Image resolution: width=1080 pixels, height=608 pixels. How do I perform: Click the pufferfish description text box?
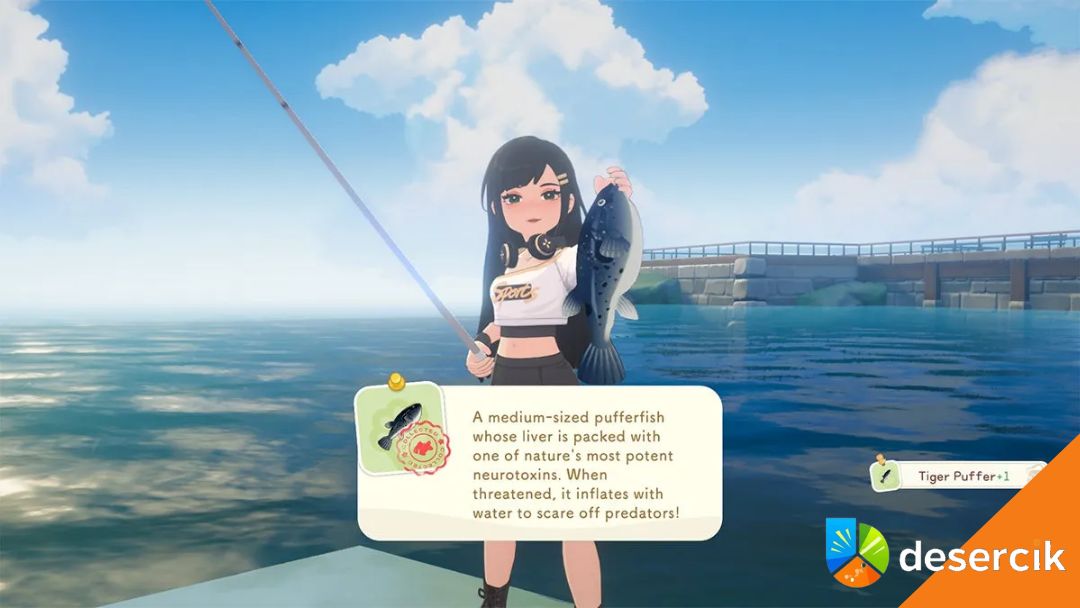tap(574, 463)
